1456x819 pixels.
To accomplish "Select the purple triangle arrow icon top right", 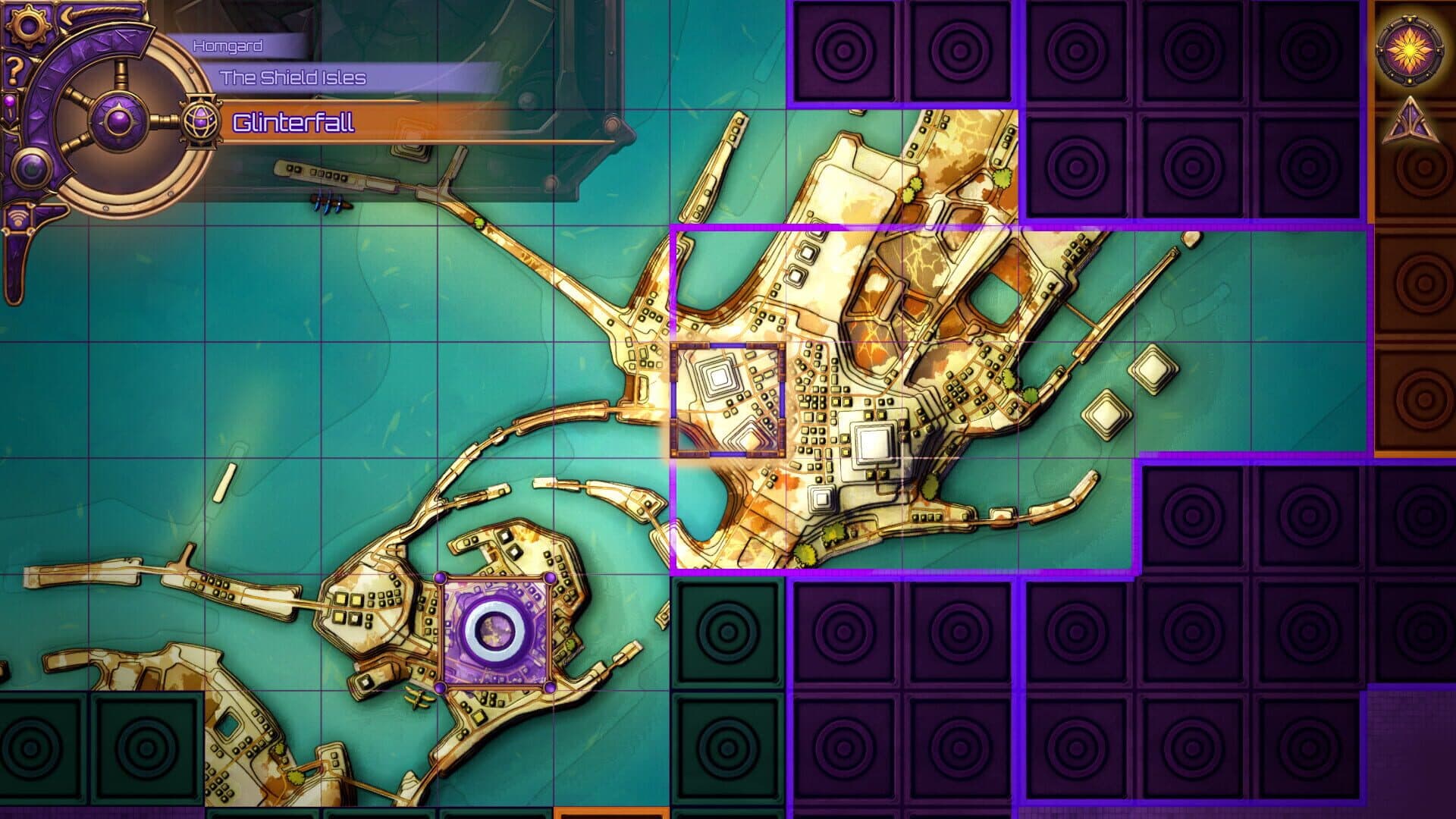I will pyautogui.click(x=1410, y=121).
